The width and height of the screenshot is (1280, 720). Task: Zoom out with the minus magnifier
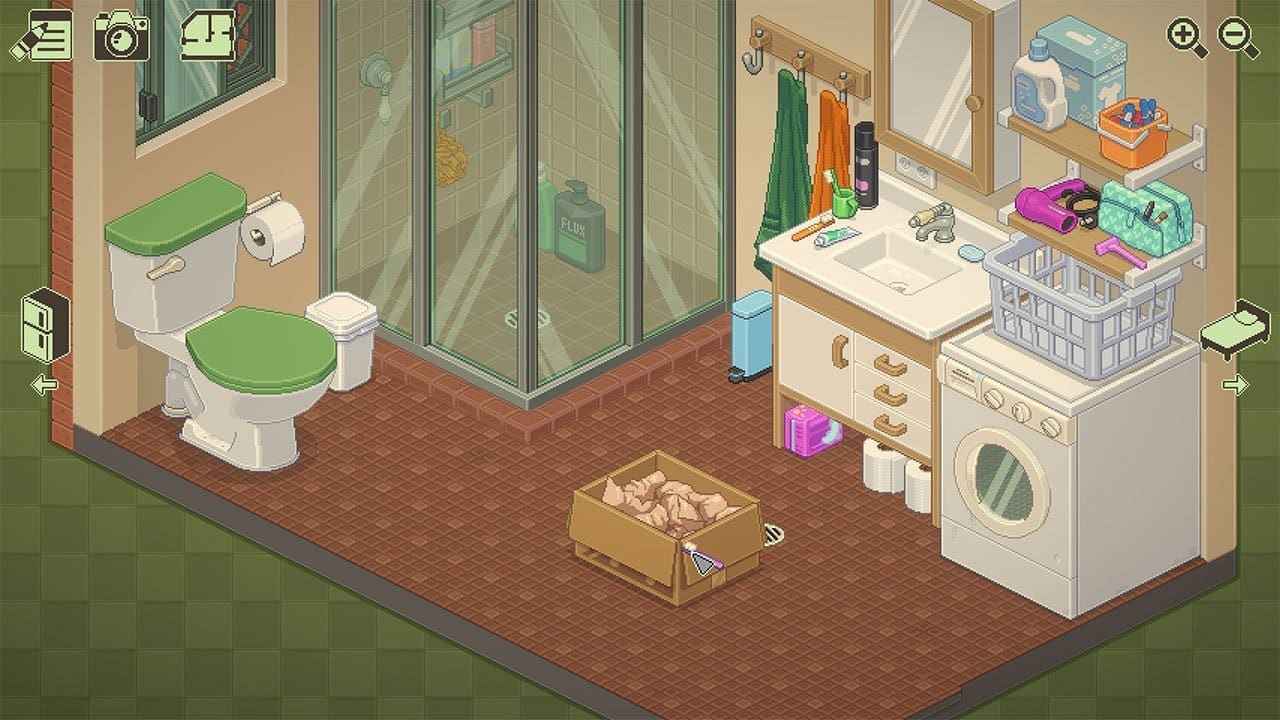coord(1237,38)
